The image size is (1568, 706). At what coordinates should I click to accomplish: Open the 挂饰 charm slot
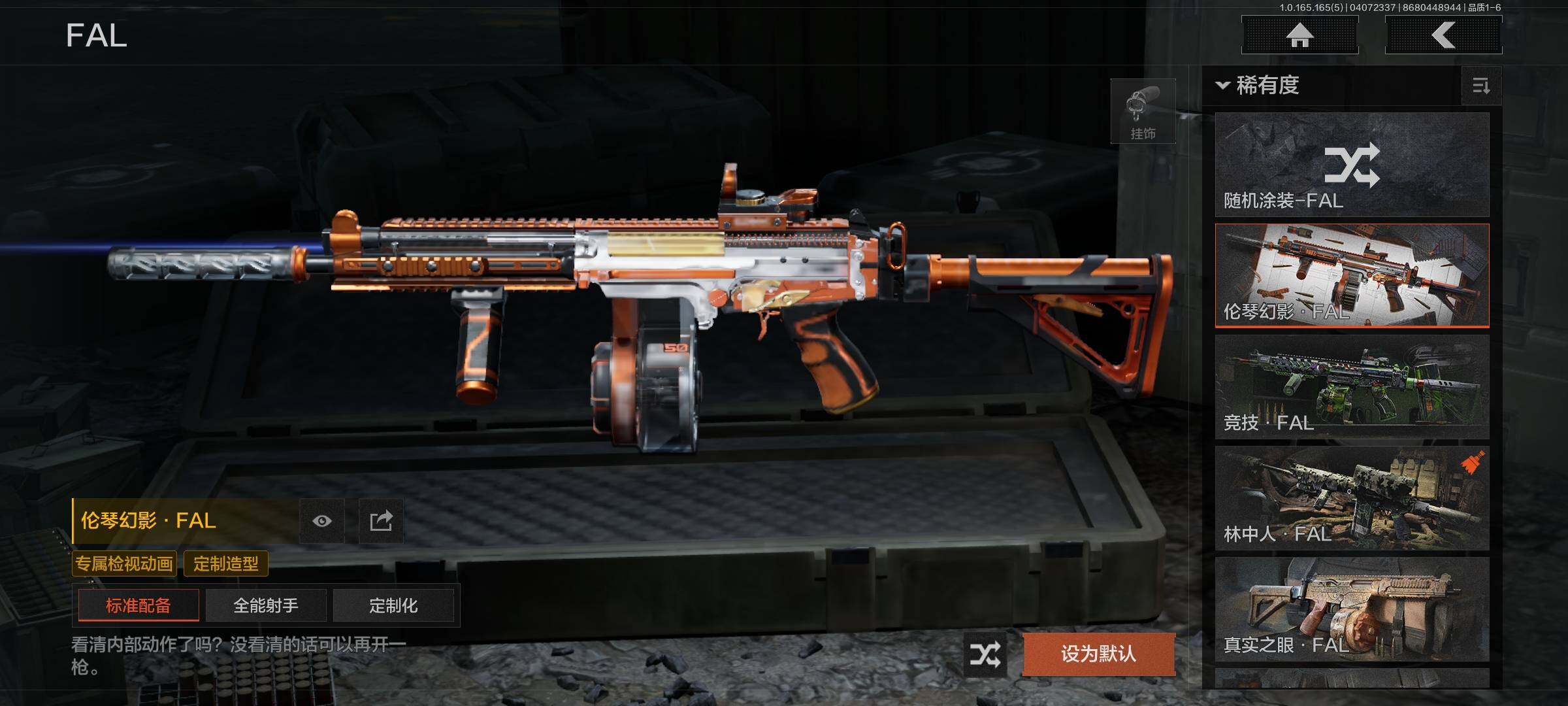pyautogui.click(x=1143, y=111)
